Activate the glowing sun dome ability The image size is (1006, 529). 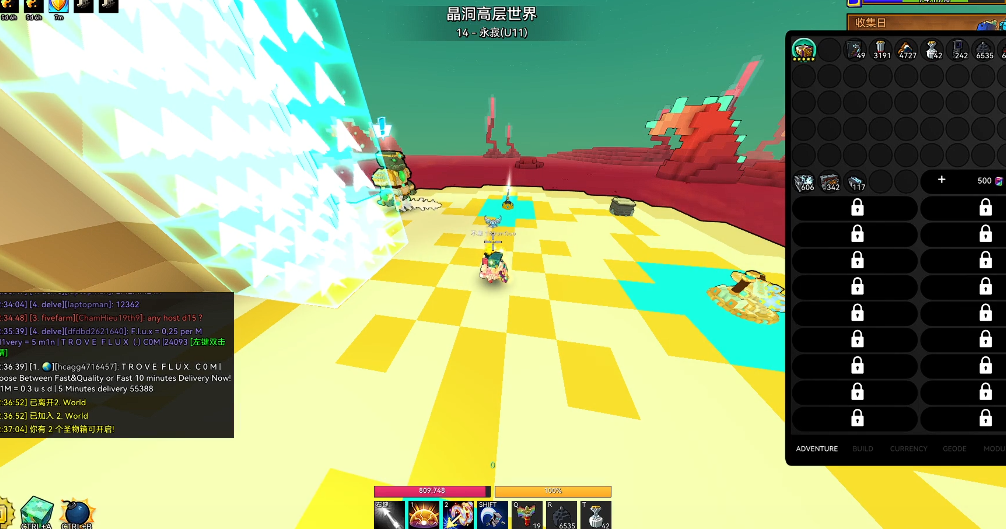click(x=422, y=514)
